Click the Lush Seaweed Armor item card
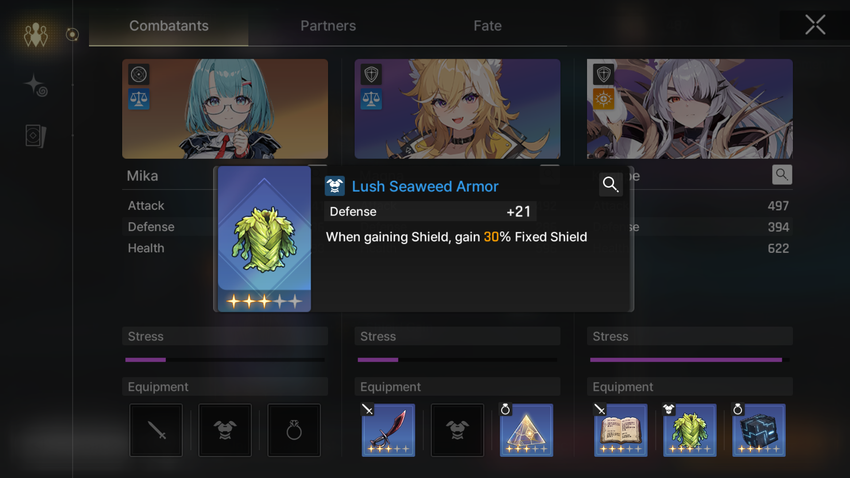This screenshot has height=478, width=850. point(264,239)
